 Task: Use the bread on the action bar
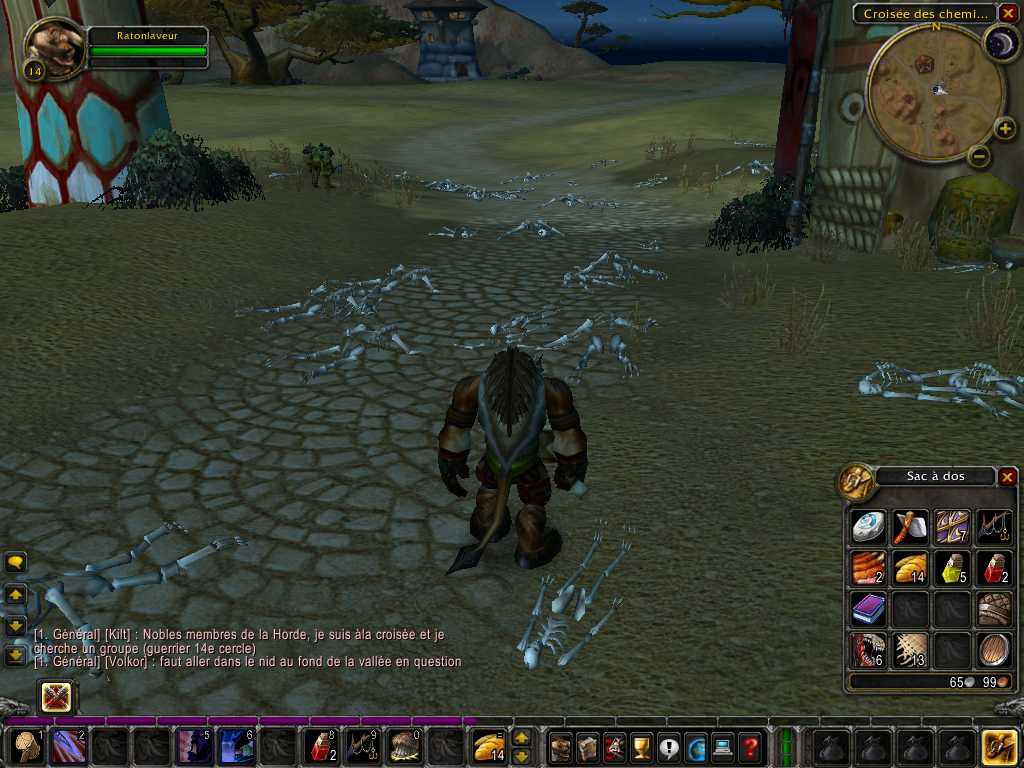point(489,747)
